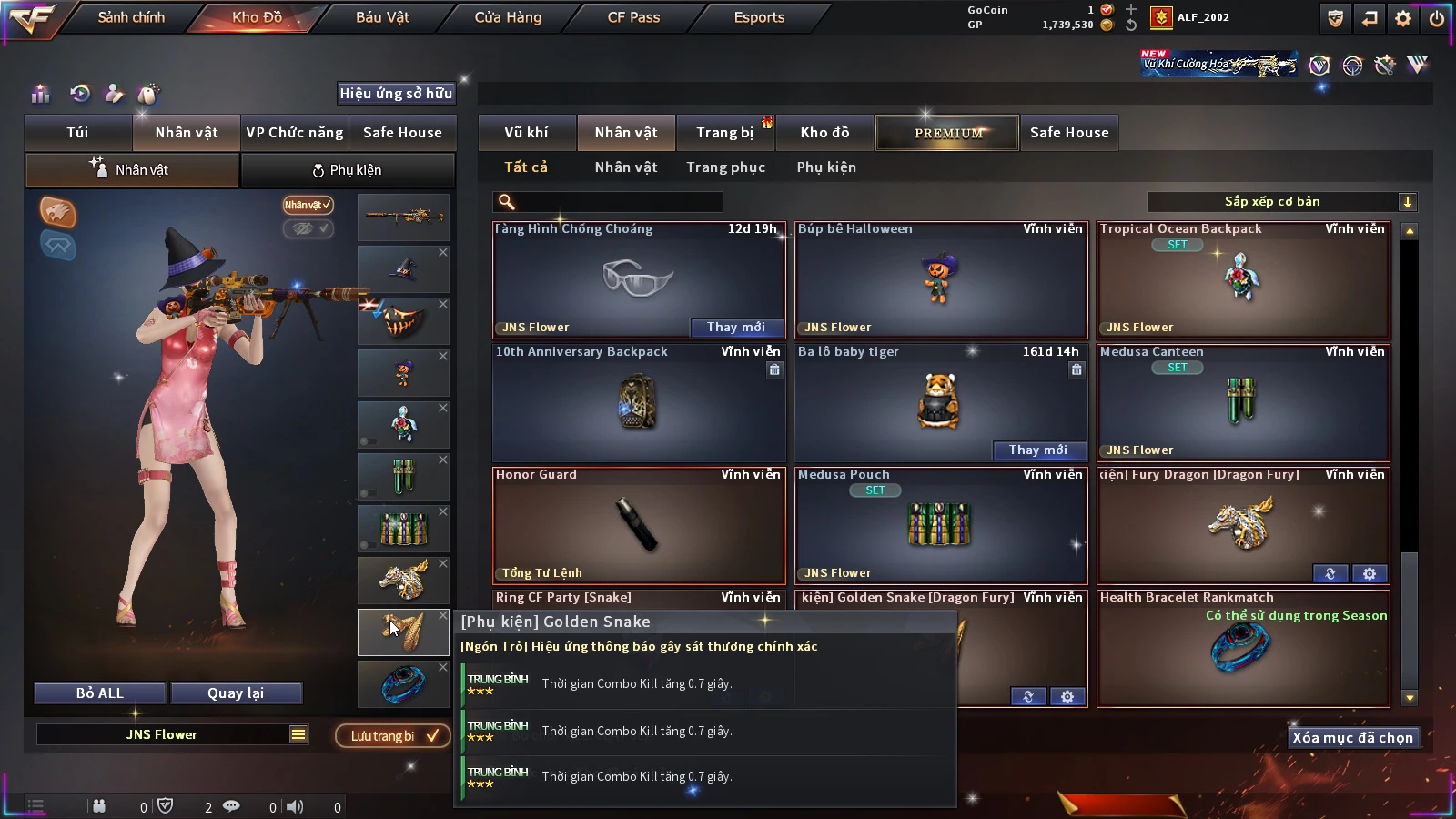Image resolution: width=1456 pixels, height=819 pixels.
Task: Open the settings gear icon
Action: (x=1403, y=18)
